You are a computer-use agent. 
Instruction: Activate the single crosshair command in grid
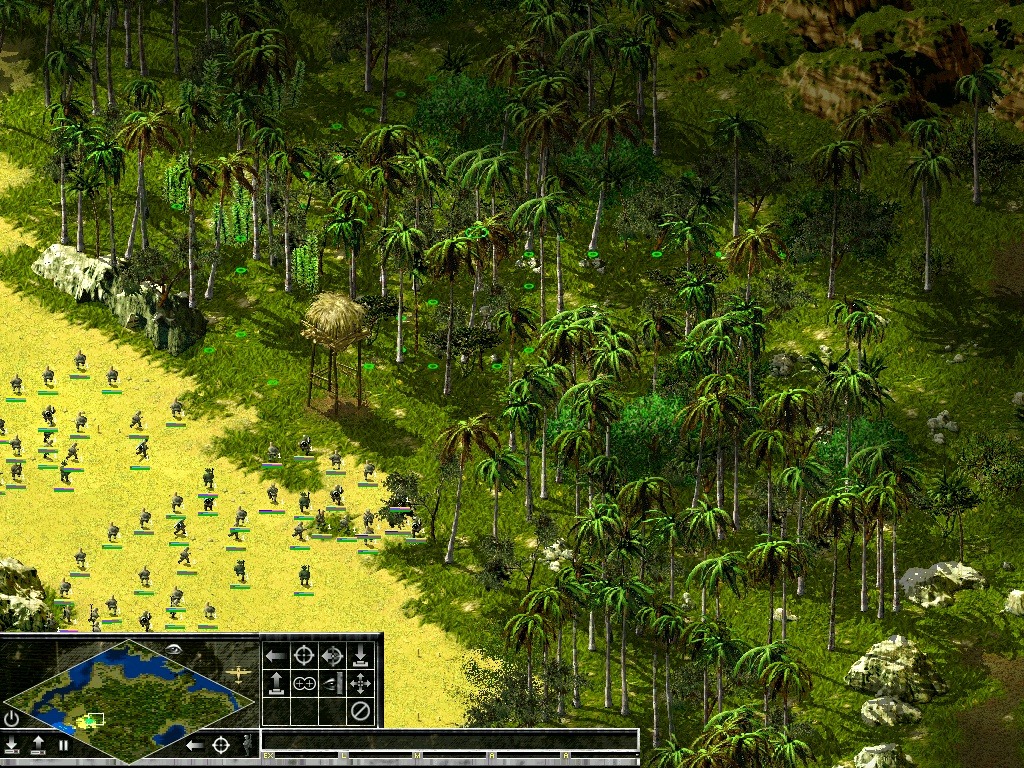303,656
